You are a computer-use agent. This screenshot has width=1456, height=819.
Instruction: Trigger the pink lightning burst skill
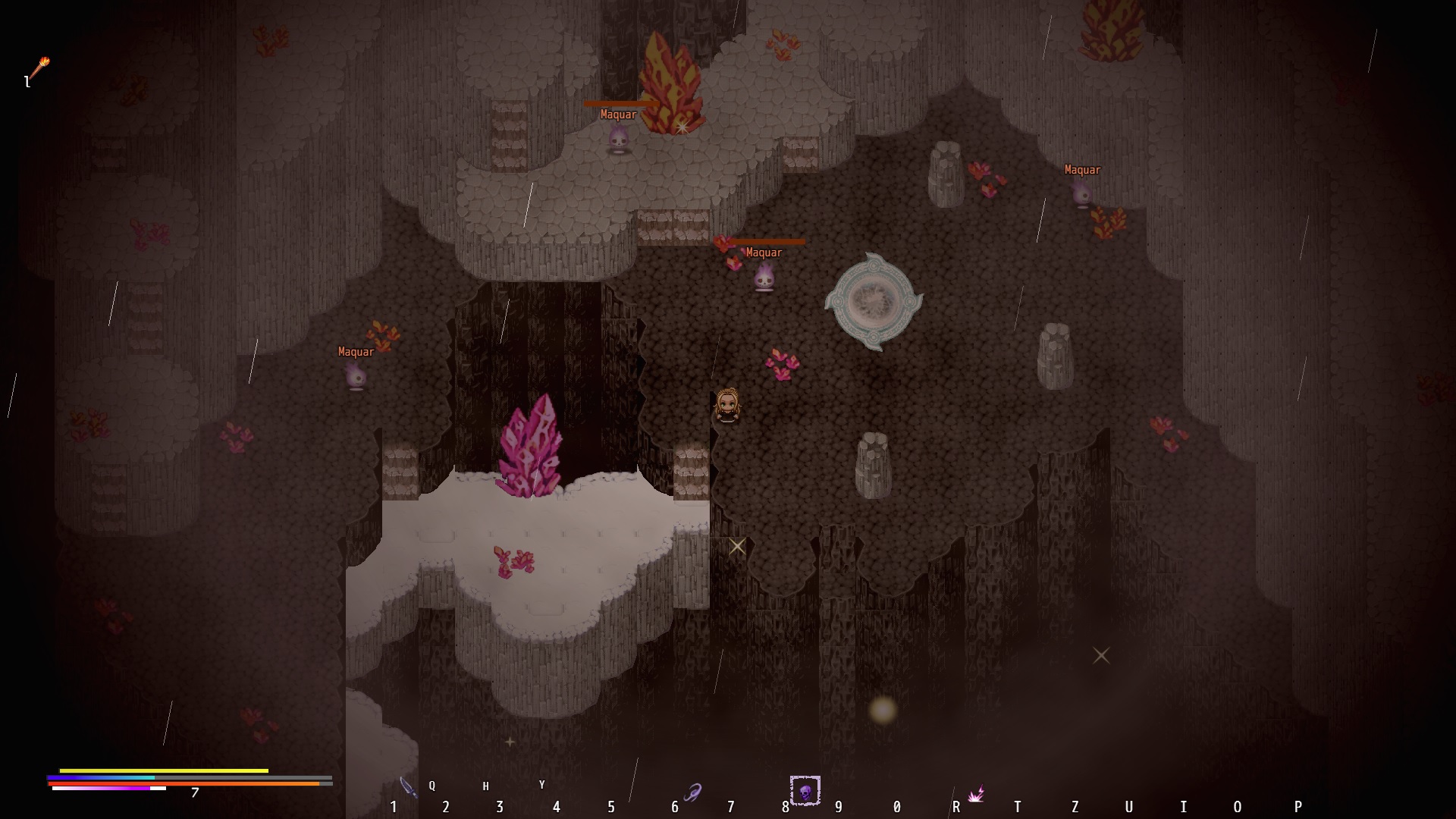click(x=975, y=794)
